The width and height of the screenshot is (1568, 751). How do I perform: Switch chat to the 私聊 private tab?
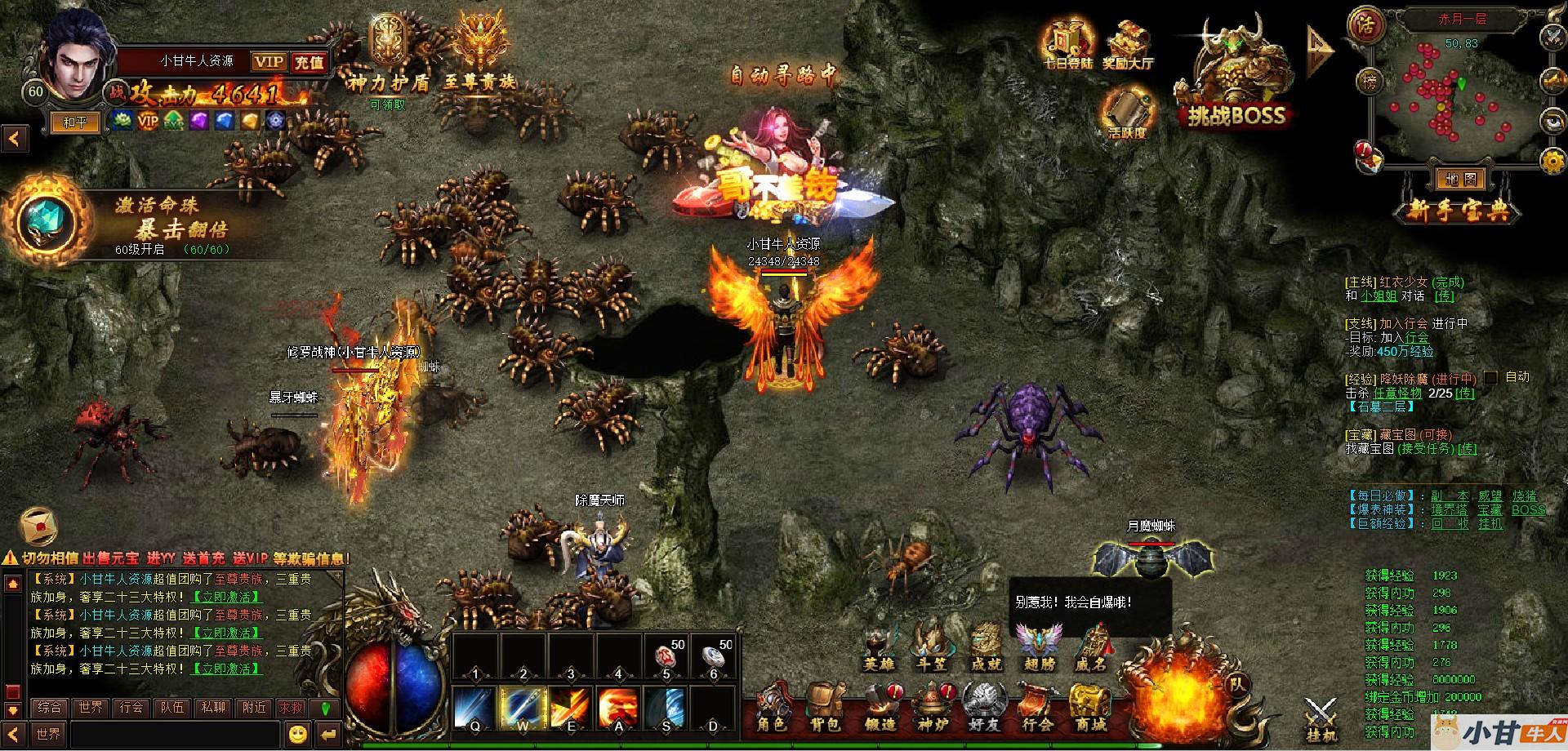tap(213, 707)
